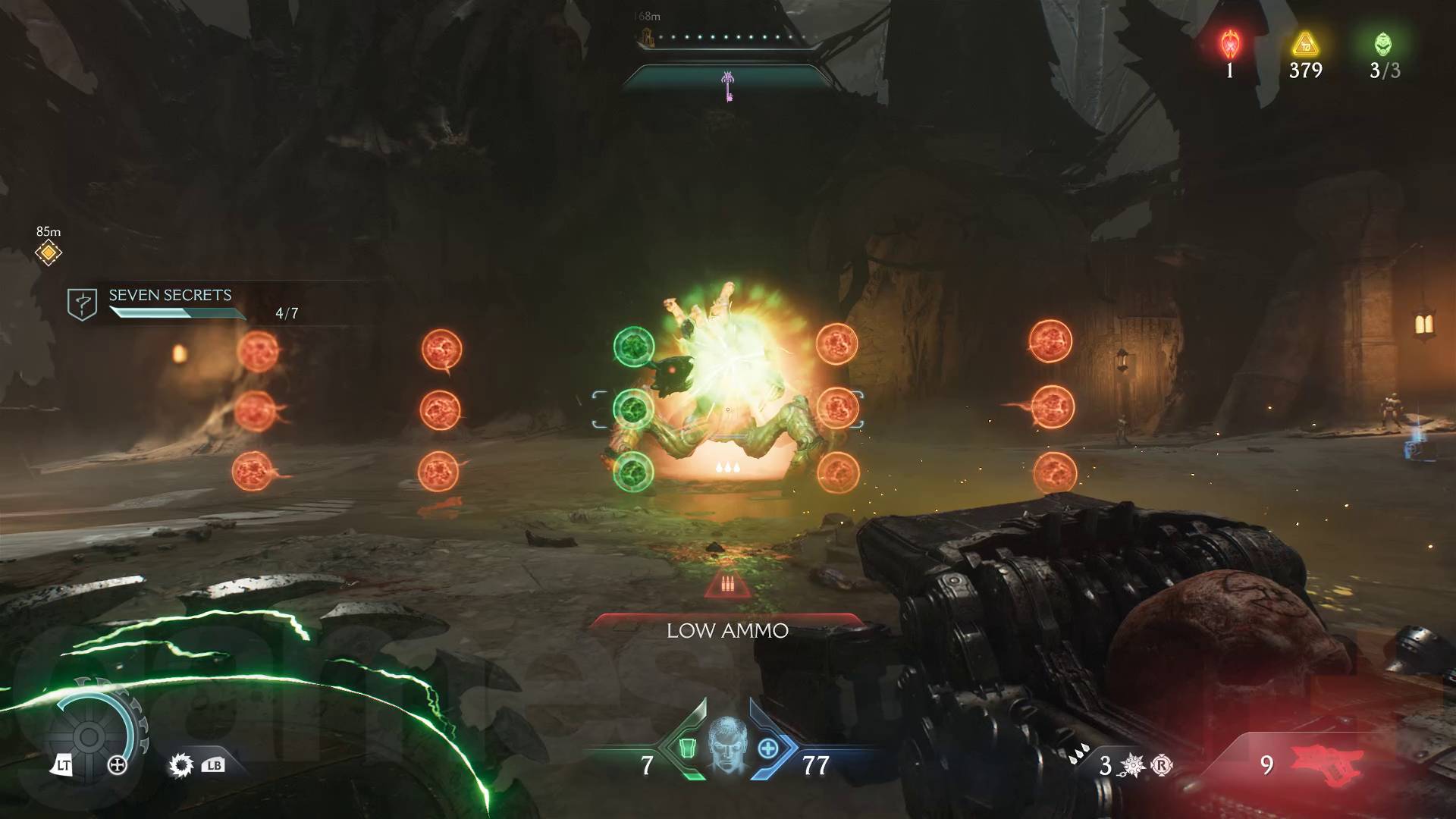Select the circular shield gauge icon
1456x819 pixels.
tap(89, 736)
